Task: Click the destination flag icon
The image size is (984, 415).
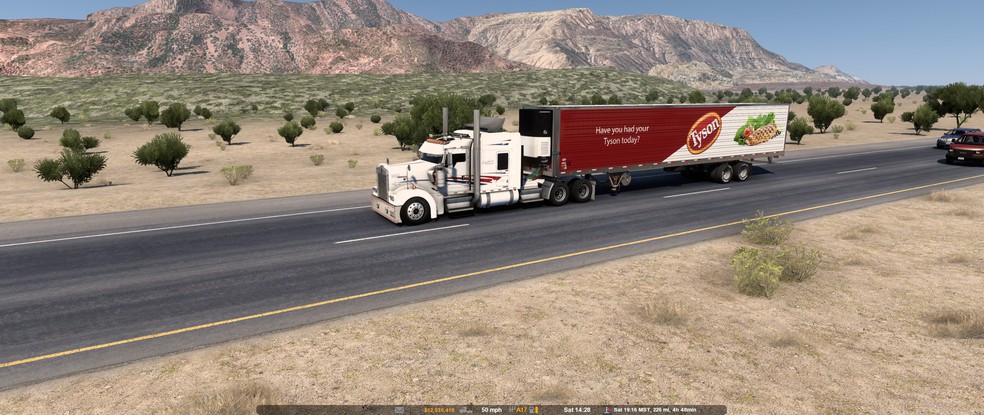Action: 607,409
